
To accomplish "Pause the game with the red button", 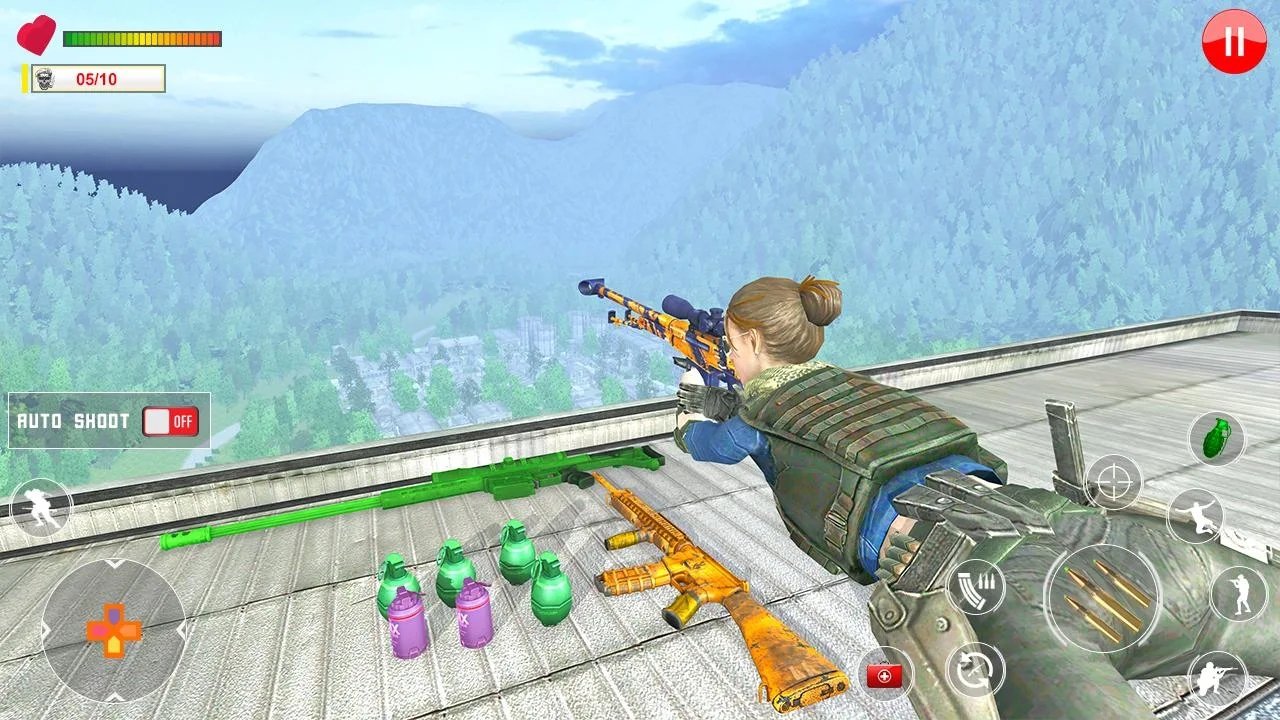I will tap(1234, 42).
